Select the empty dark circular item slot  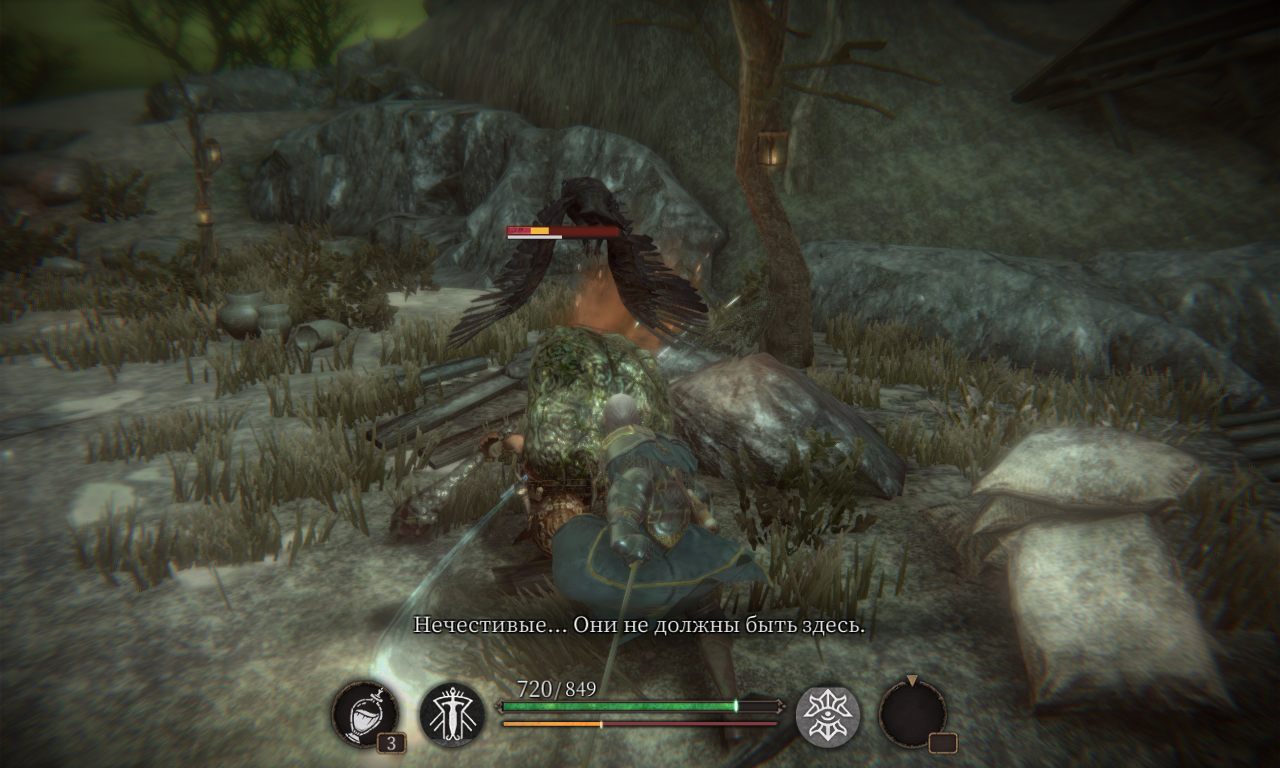912,714
